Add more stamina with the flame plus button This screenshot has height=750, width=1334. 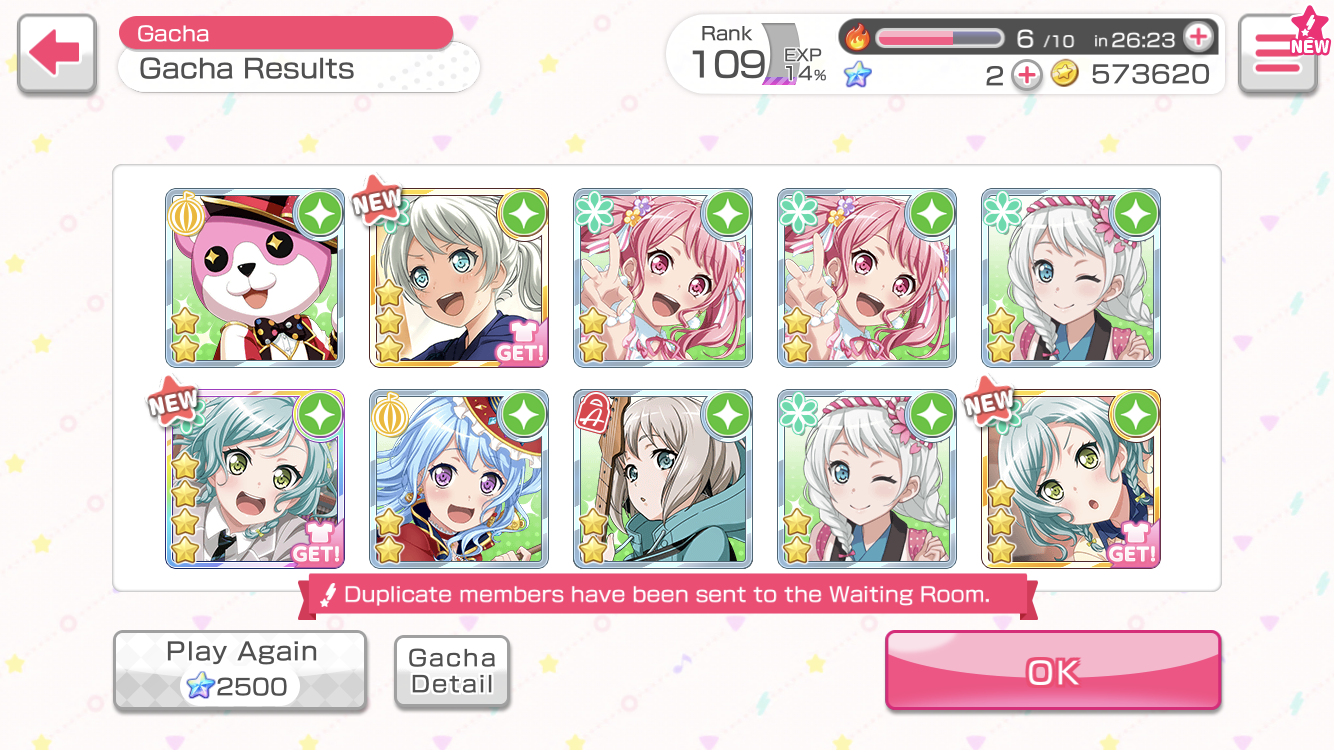click(1197, 39)
